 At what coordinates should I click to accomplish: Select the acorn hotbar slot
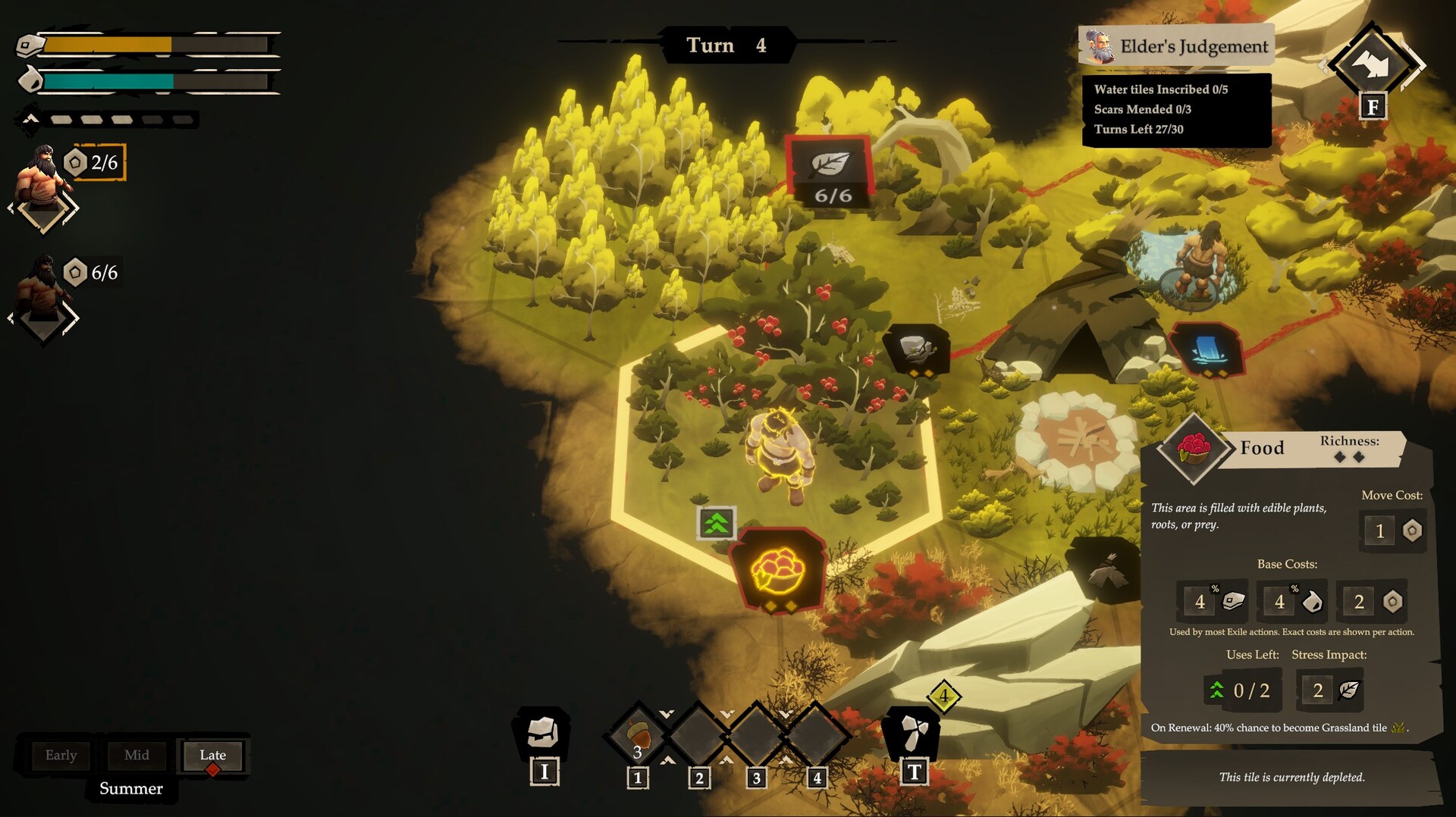639,735
